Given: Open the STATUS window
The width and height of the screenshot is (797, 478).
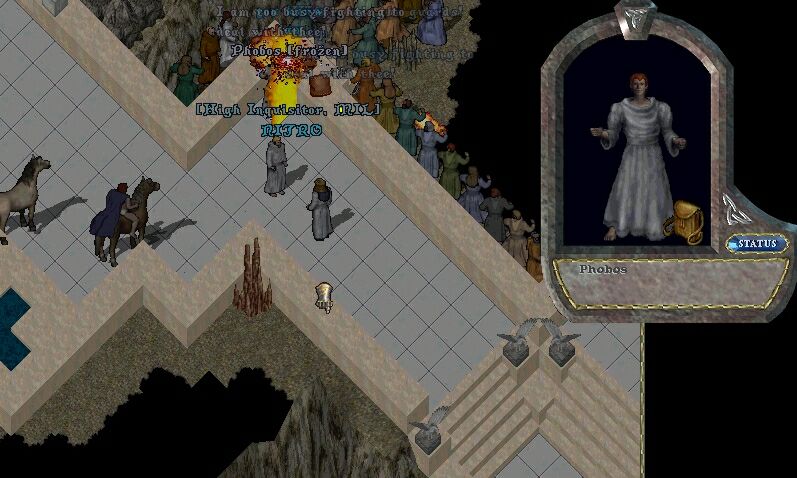Looking at the screenshot, I should click(757, 243).
